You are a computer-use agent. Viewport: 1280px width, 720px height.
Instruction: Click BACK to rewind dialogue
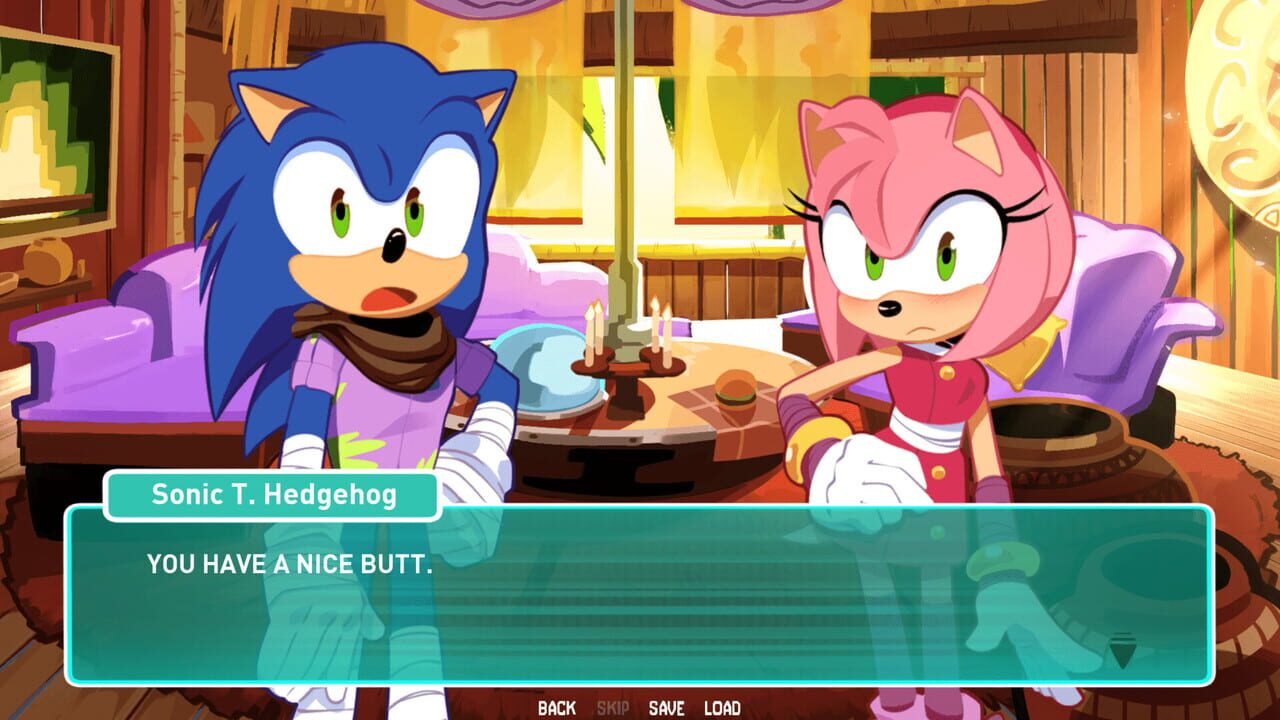[x=554, y=707]
